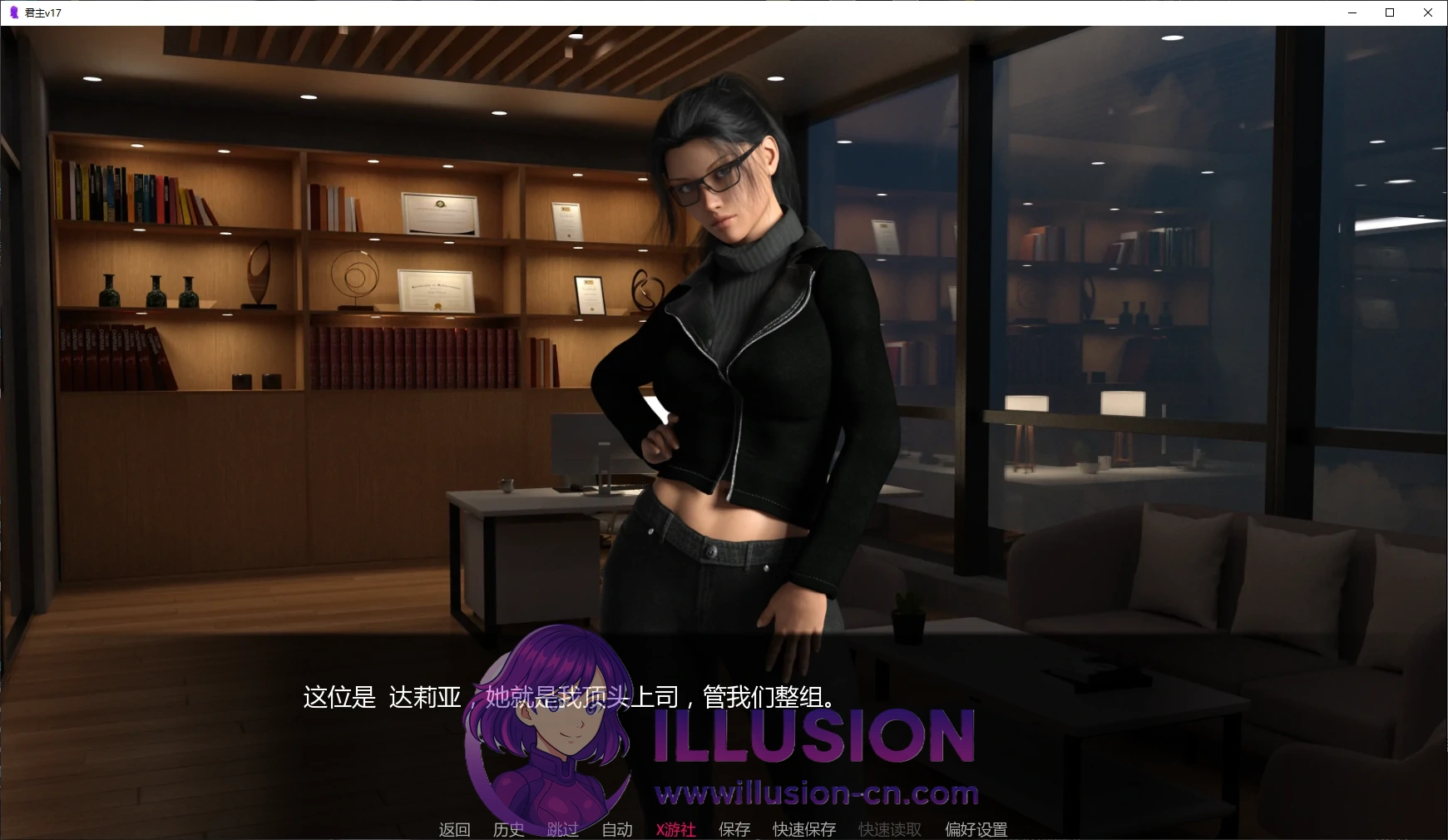Click the 君主v17 window title
This screenshot has height=840, width=1448.
click(x=42, y=12)
